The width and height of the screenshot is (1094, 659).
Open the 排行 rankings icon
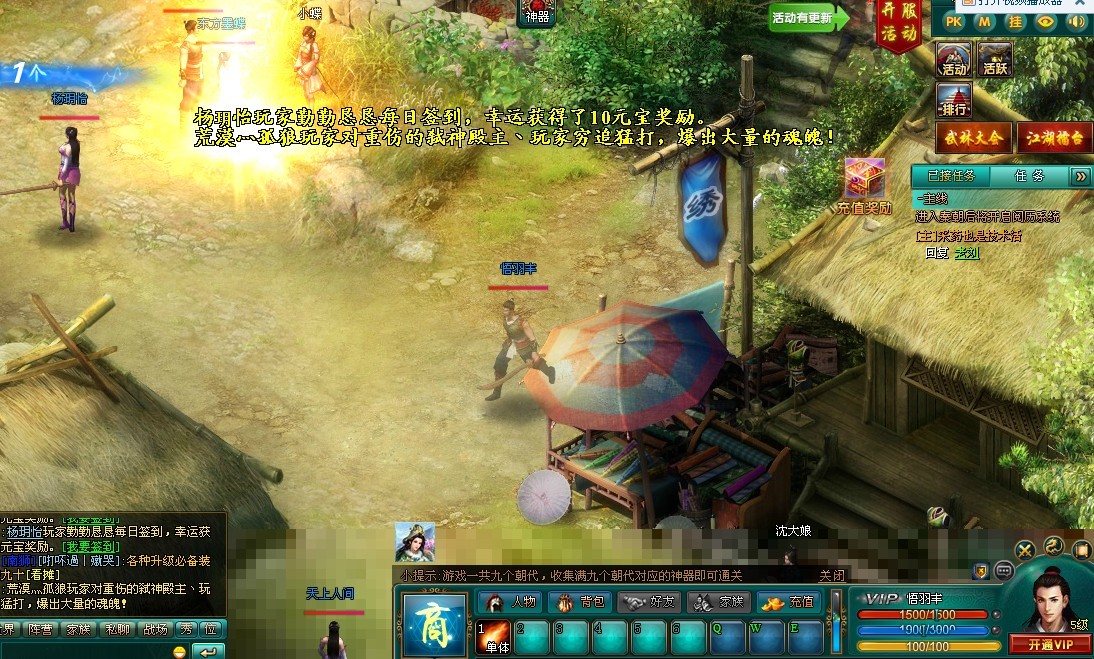[x=954, y=100]
